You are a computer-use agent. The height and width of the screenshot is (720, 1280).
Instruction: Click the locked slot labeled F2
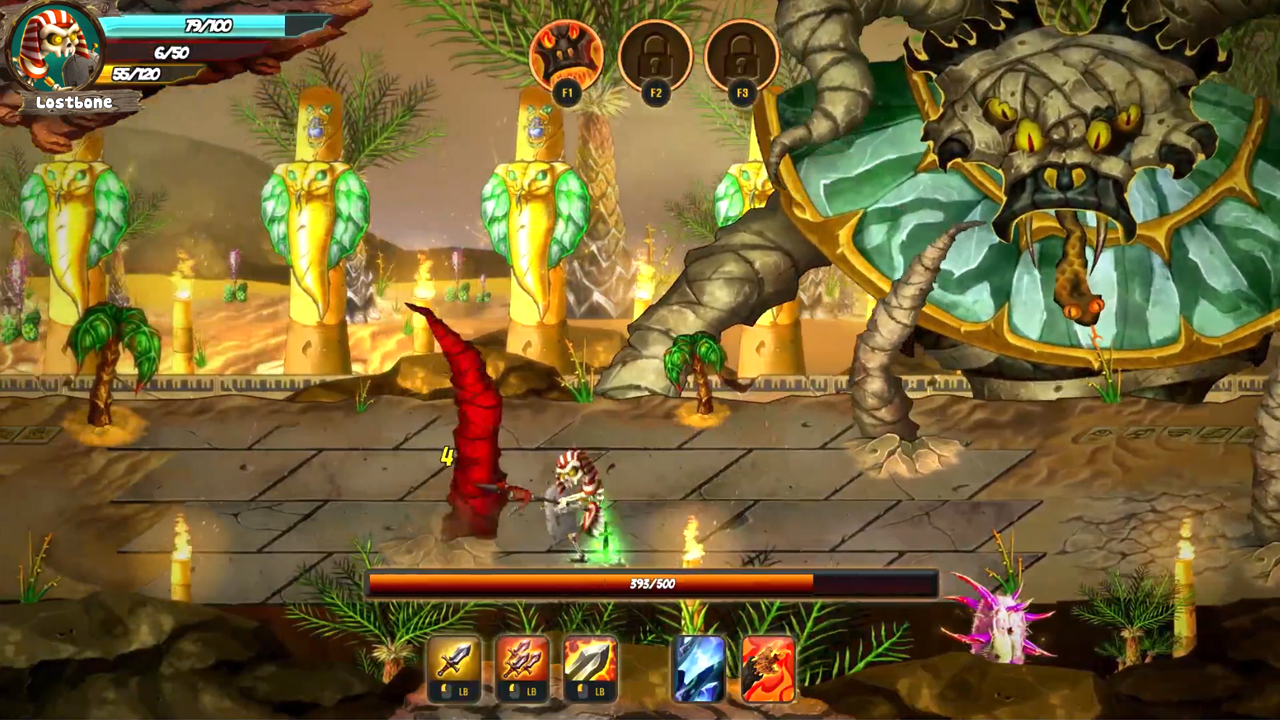(x=655, y=56)
